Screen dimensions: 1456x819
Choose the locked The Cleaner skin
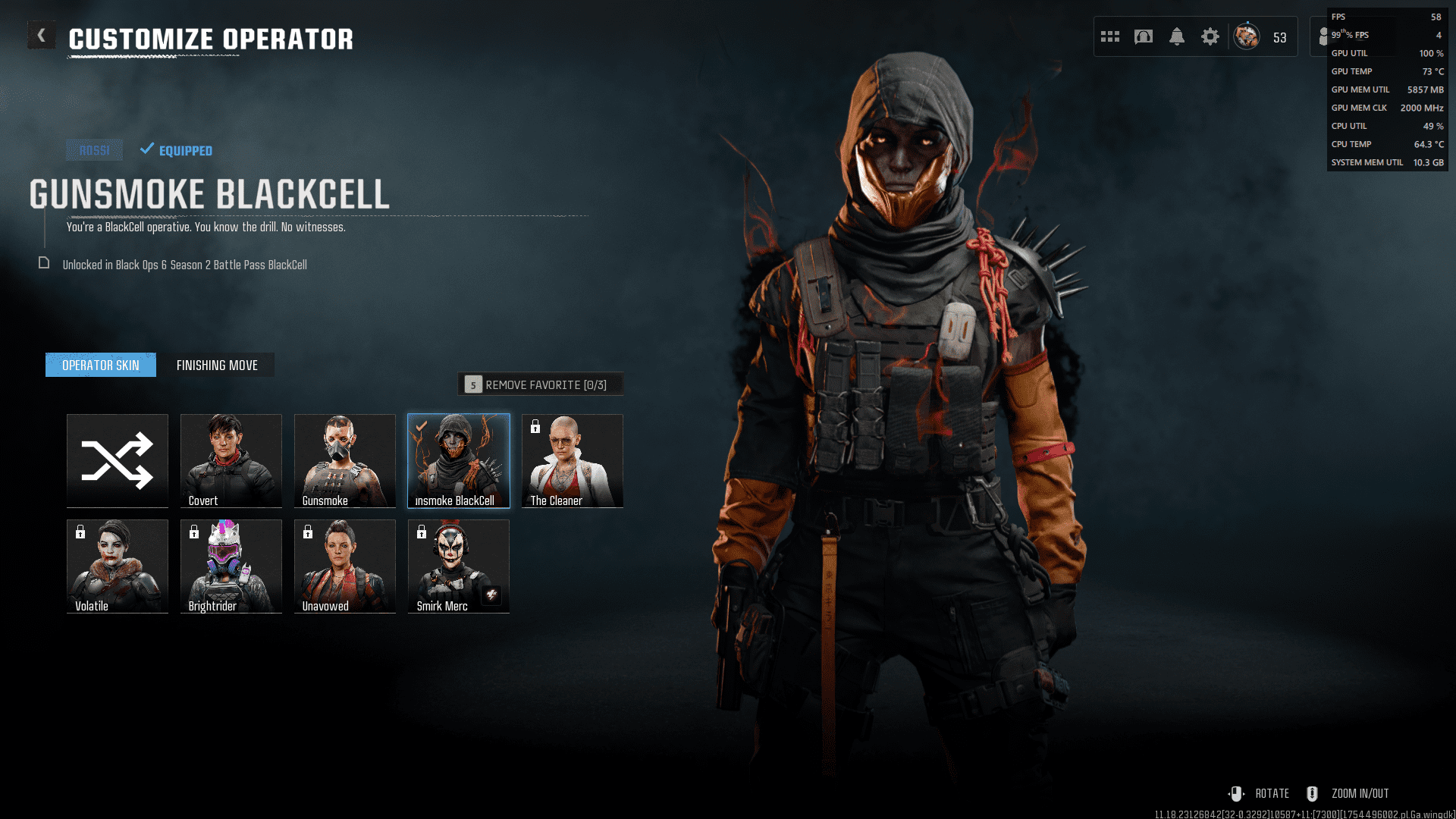tap(573, 460)
